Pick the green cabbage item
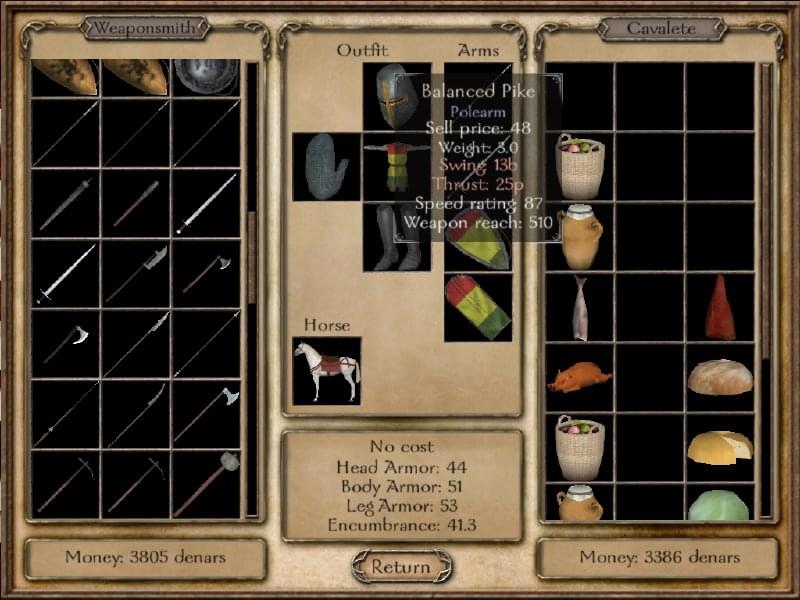This screenshot has width=800, height=600. [720, 505]
